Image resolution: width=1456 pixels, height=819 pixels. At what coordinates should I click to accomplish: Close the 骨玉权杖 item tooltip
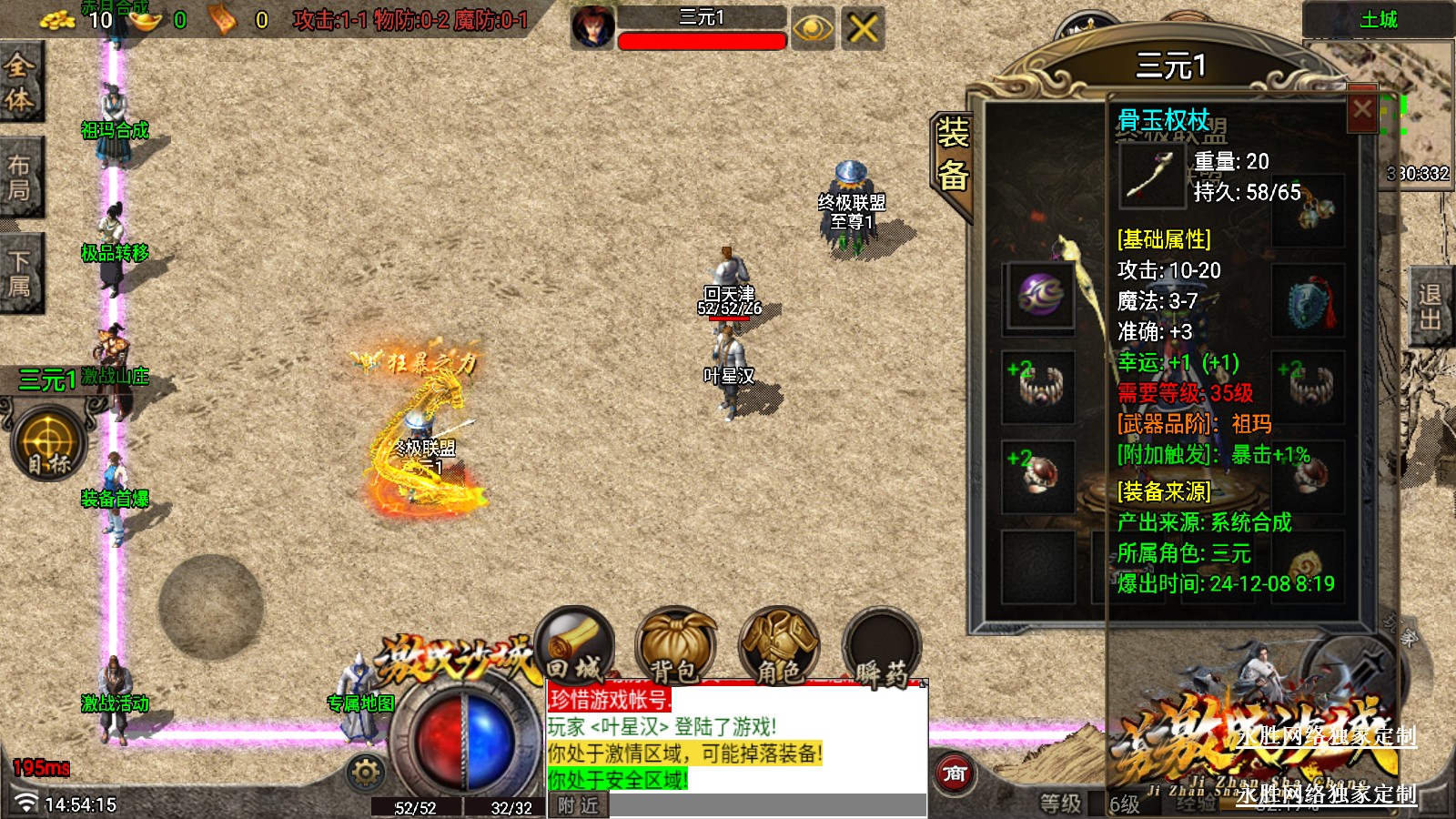[x=1361, y=110]
